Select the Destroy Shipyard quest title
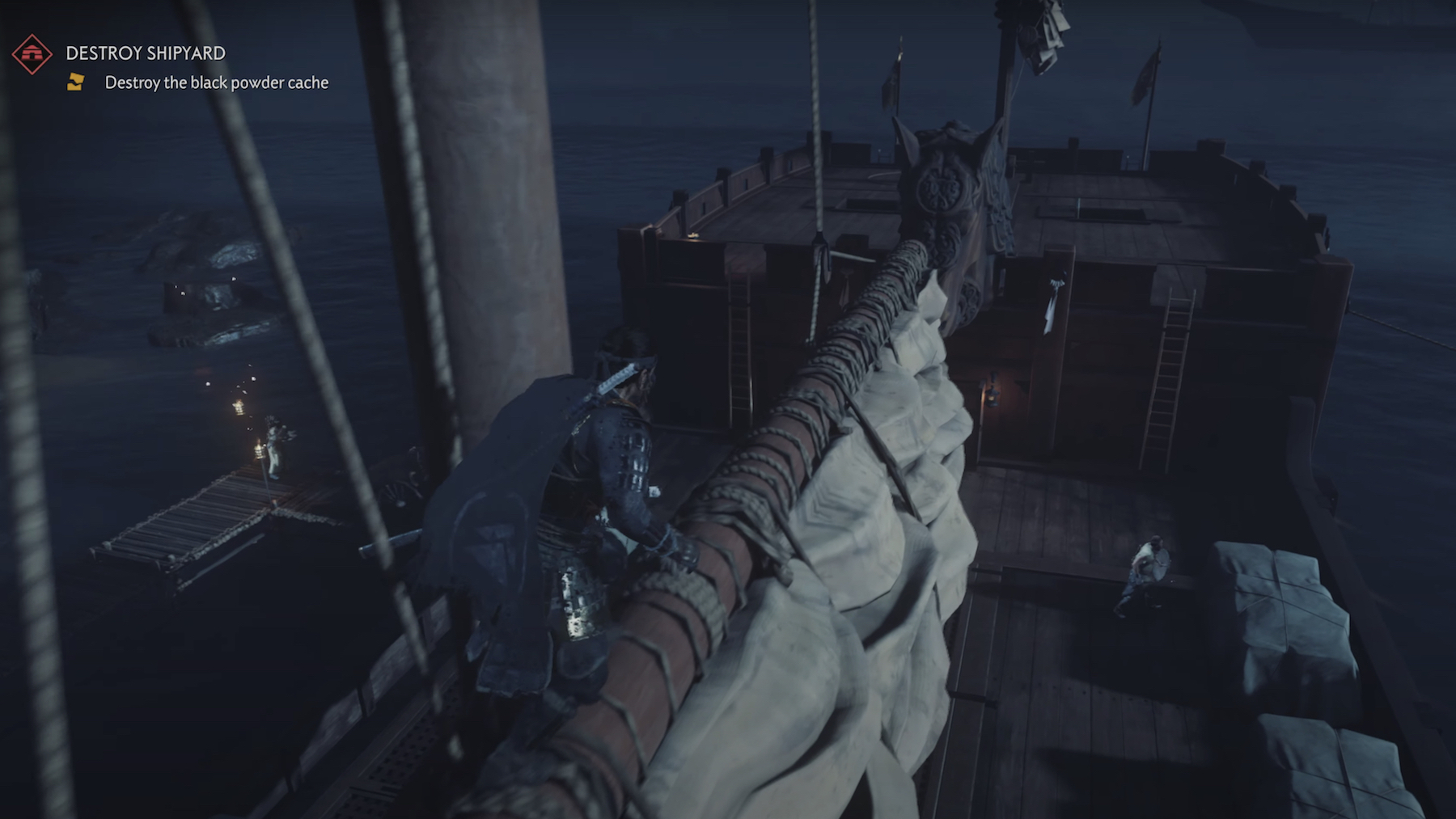 tap(146, 53)
